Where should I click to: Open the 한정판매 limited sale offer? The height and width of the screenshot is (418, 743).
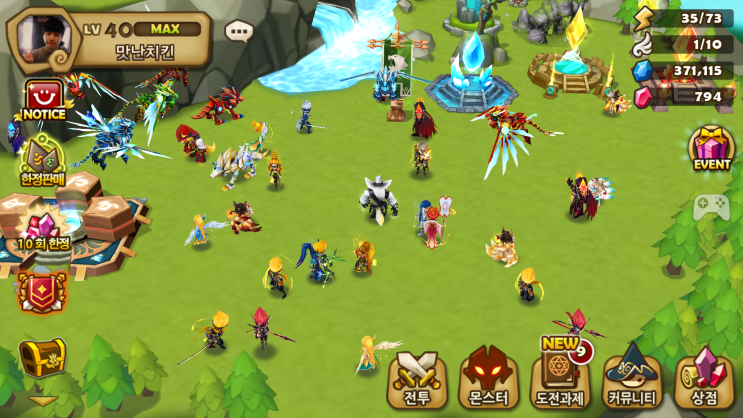[x=41, y=161]
